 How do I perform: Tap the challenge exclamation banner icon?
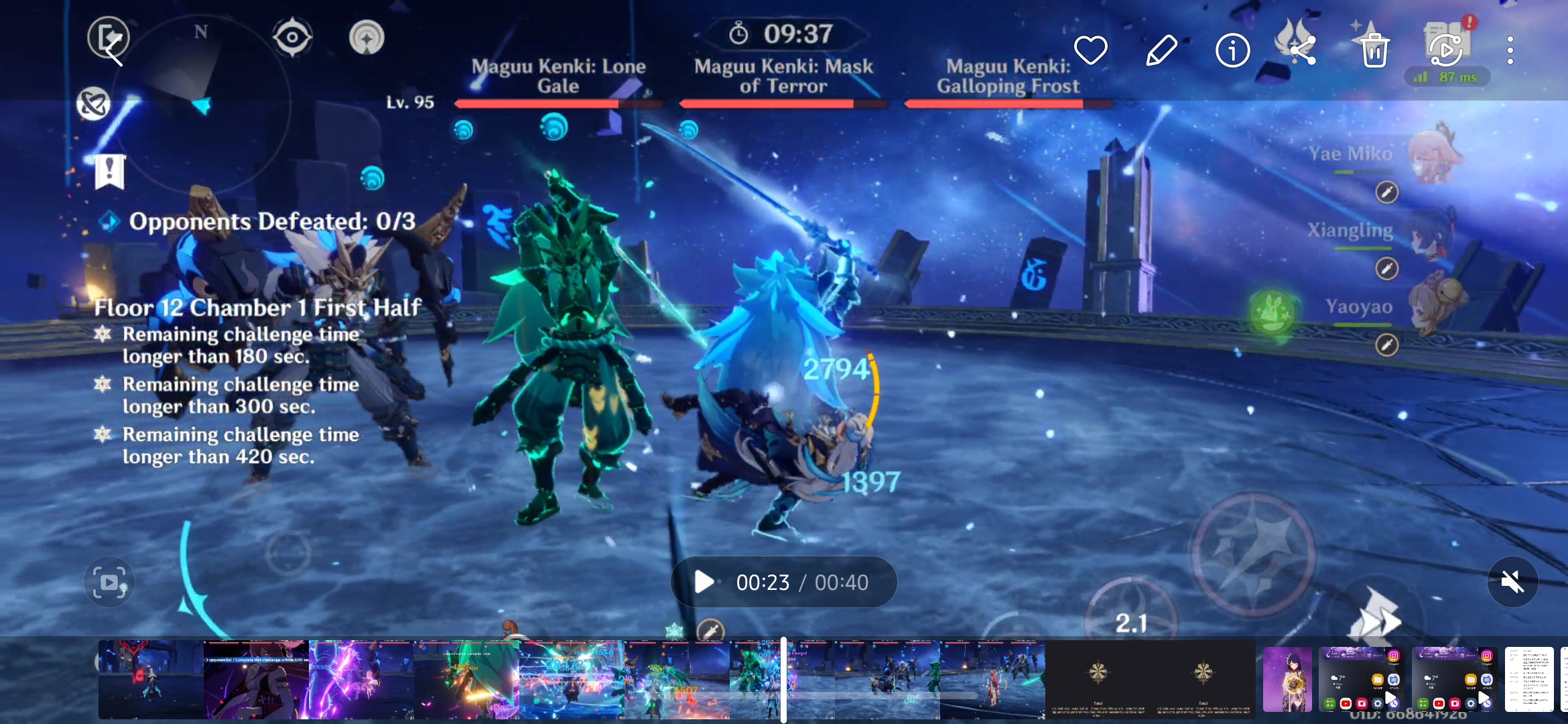click(x=109, y=172)
